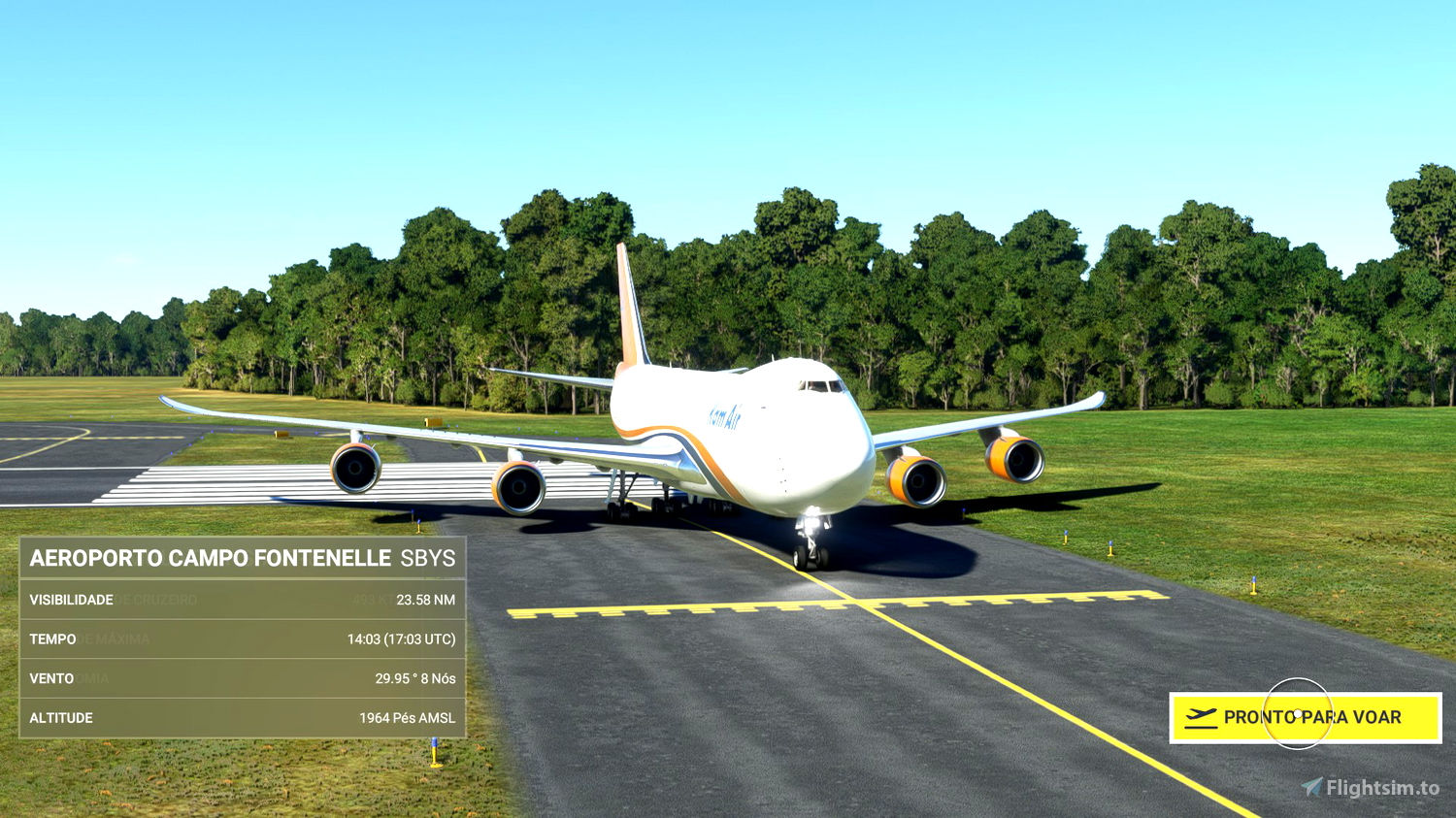Image resolution: width=1456 pixels, height=818 pixels.
Task: Select the ALTITUDE label in the info panel
Action: (62, 717)
